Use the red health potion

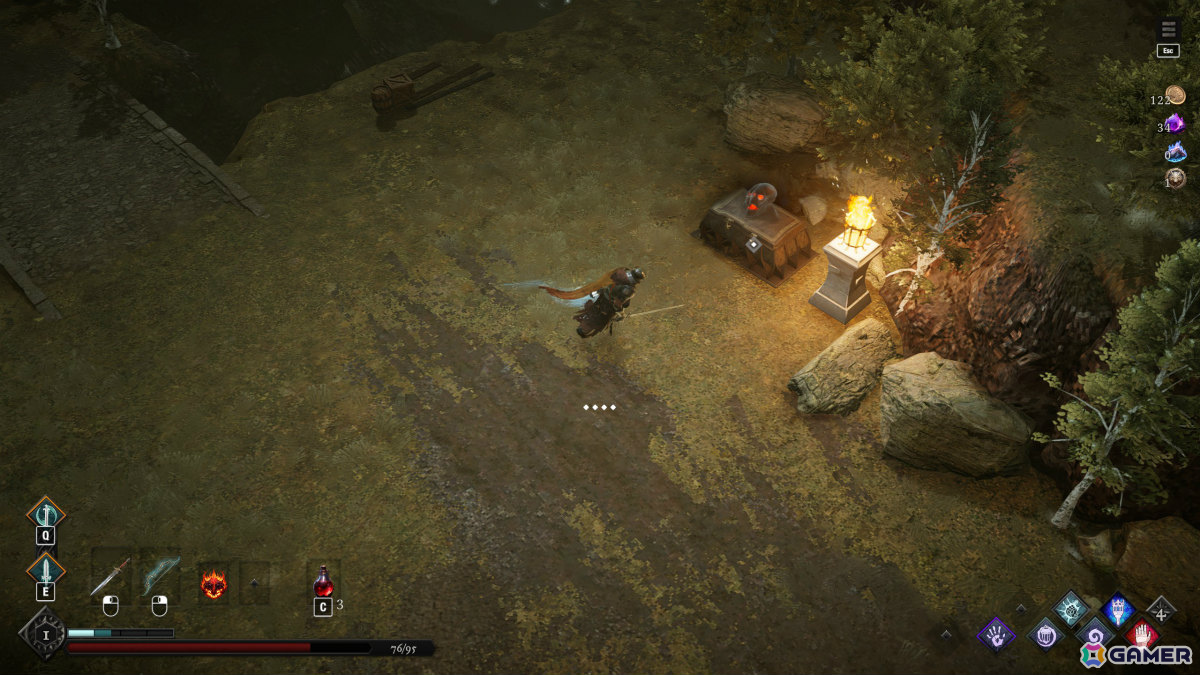(323, 580)
